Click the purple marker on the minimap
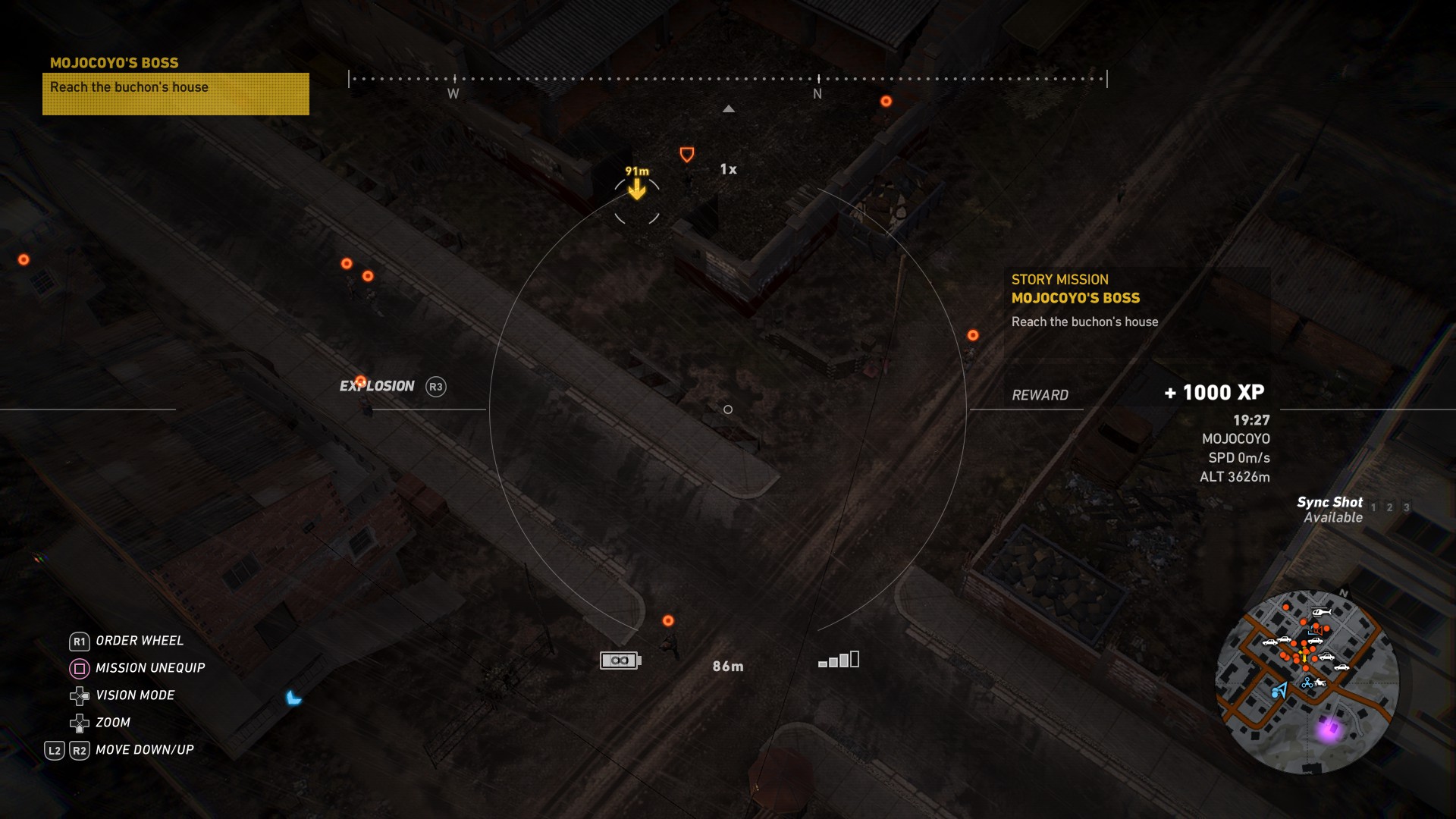1456x819 pixels. coord(1329,730)
